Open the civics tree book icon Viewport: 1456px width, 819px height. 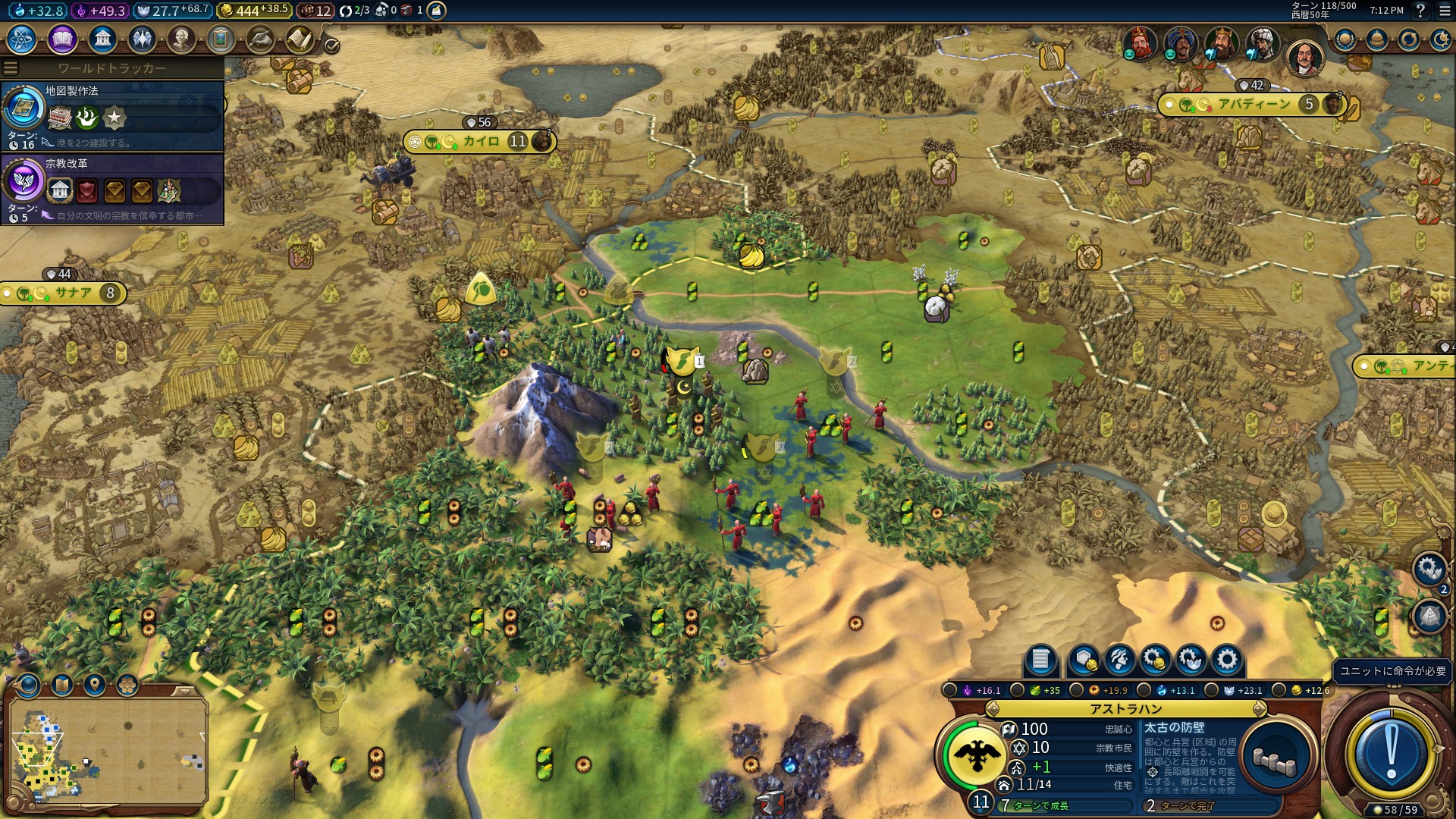click(x=62, y=39)
